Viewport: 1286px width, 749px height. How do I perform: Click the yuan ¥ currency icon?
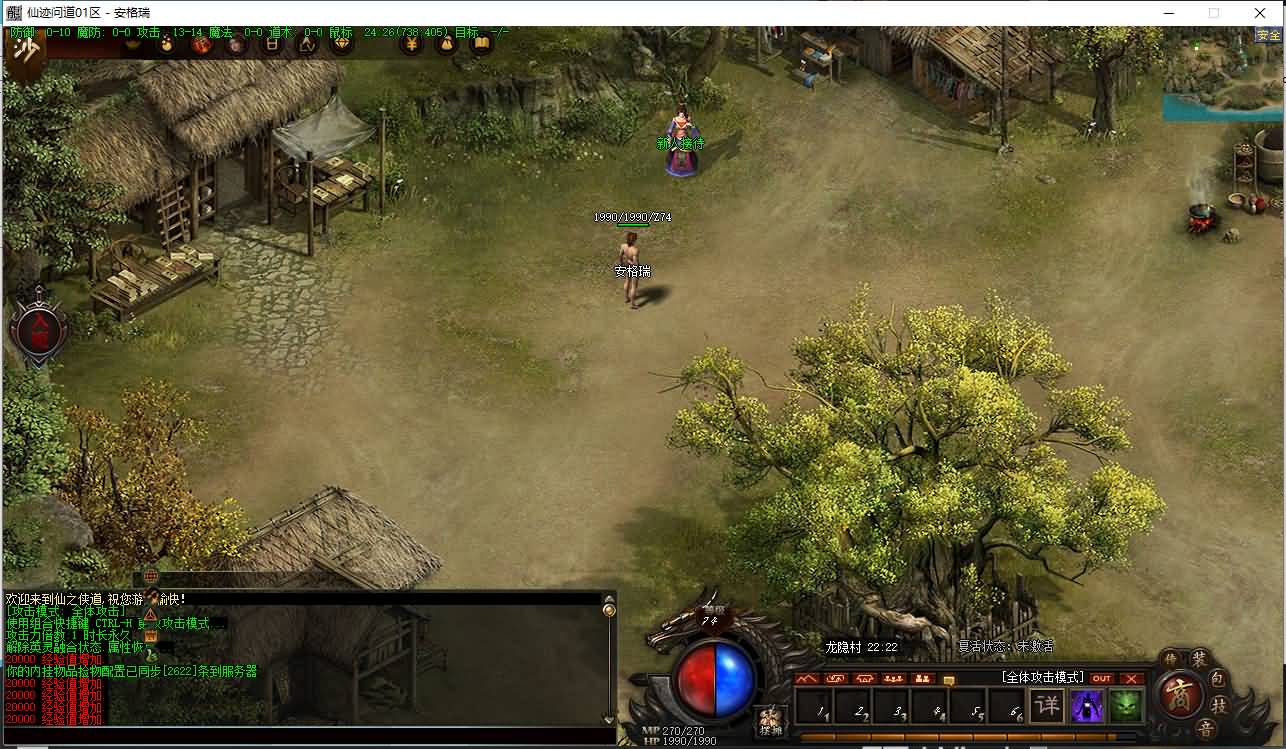pyautogui.click(x=411, y=44)
